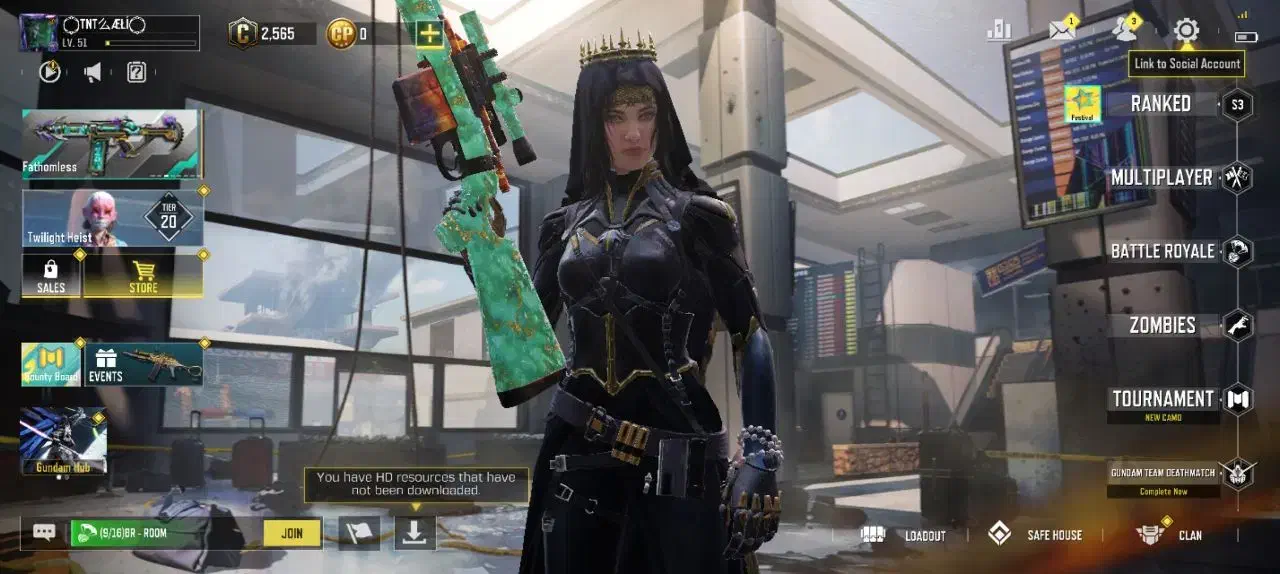Open the Sales lock button

51,275
